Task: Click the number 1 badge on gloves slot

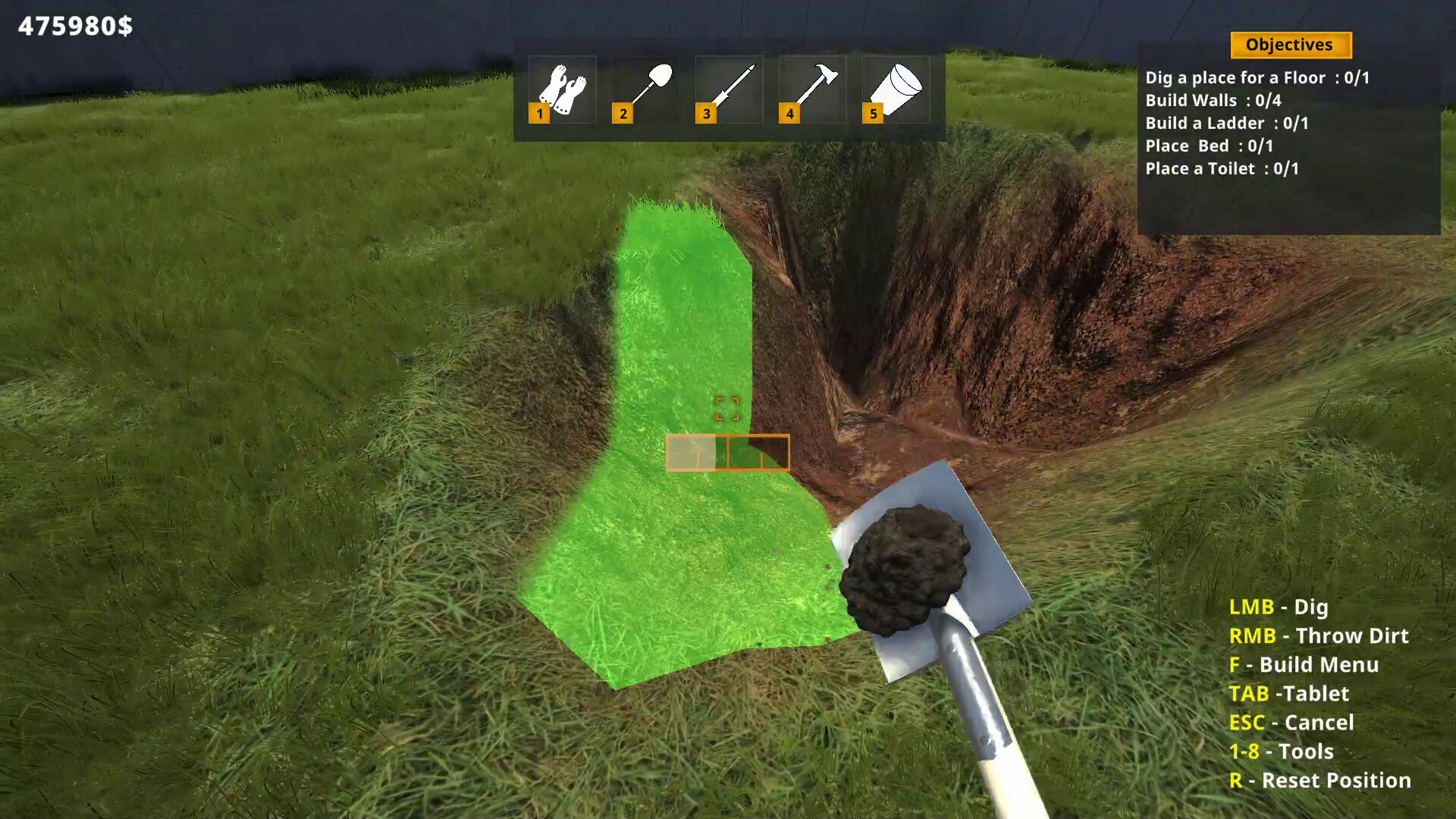Action: point(539,114)
